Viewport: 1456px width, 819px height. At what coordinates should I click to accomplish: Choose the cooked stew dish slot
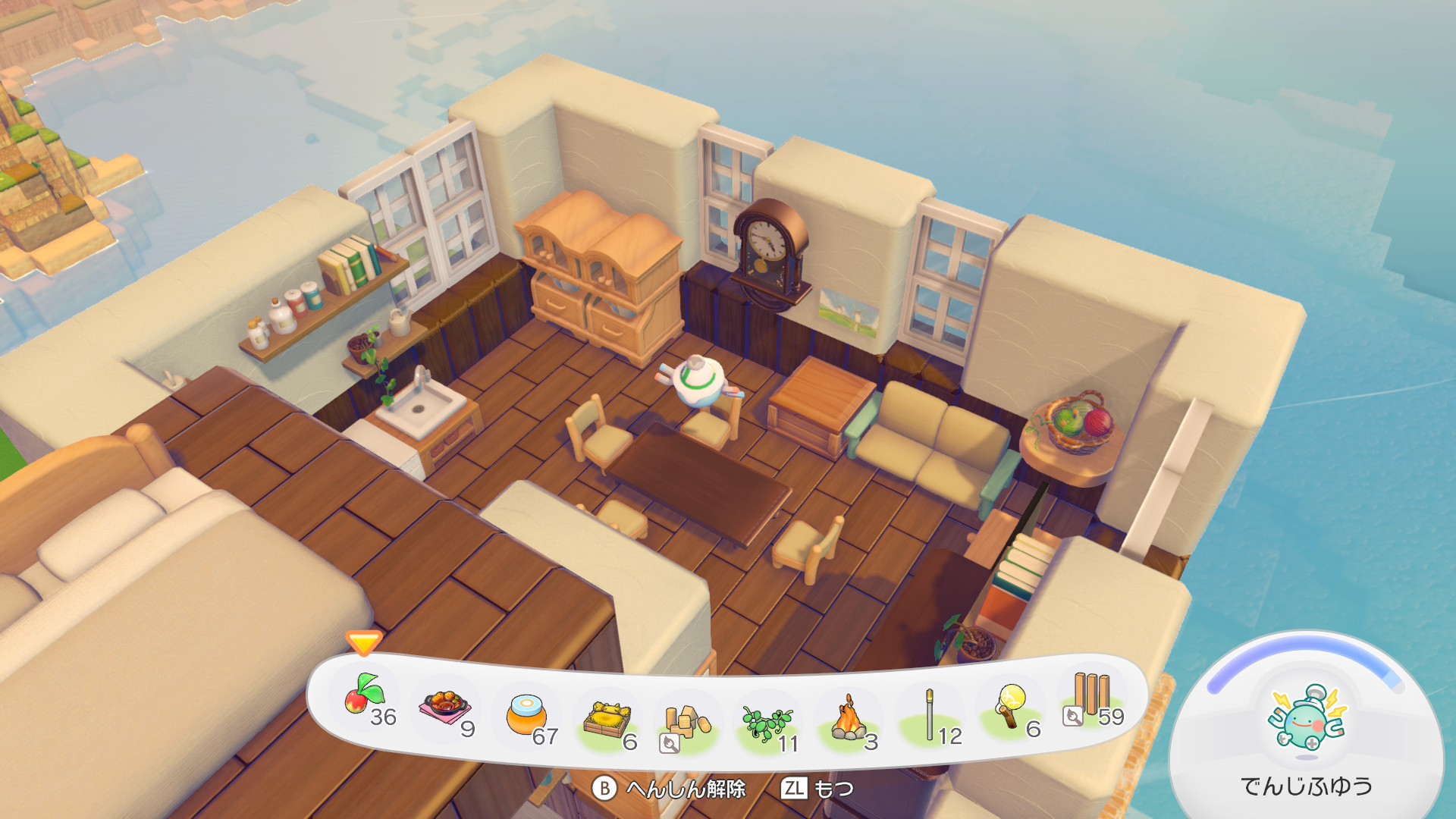click(x=446, y=709)
